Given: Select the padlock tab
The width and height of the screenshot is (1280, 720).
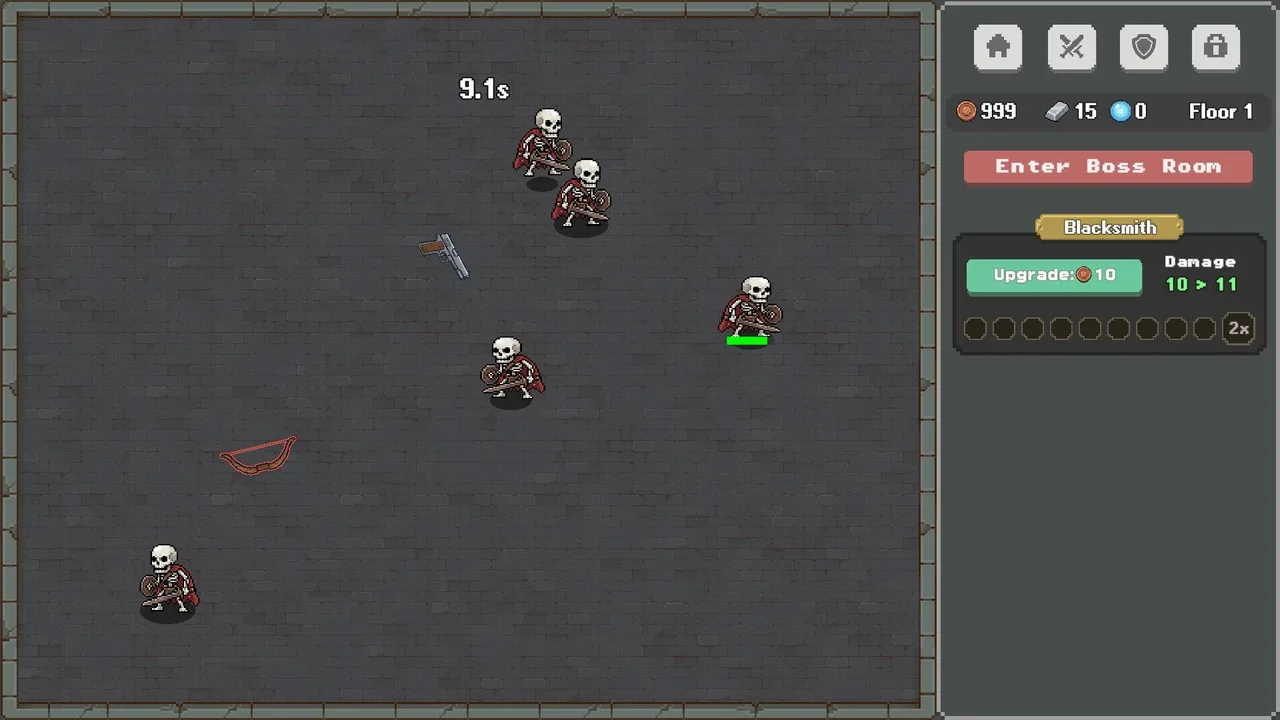Looking at the screenshot, I should [1216, 47].
